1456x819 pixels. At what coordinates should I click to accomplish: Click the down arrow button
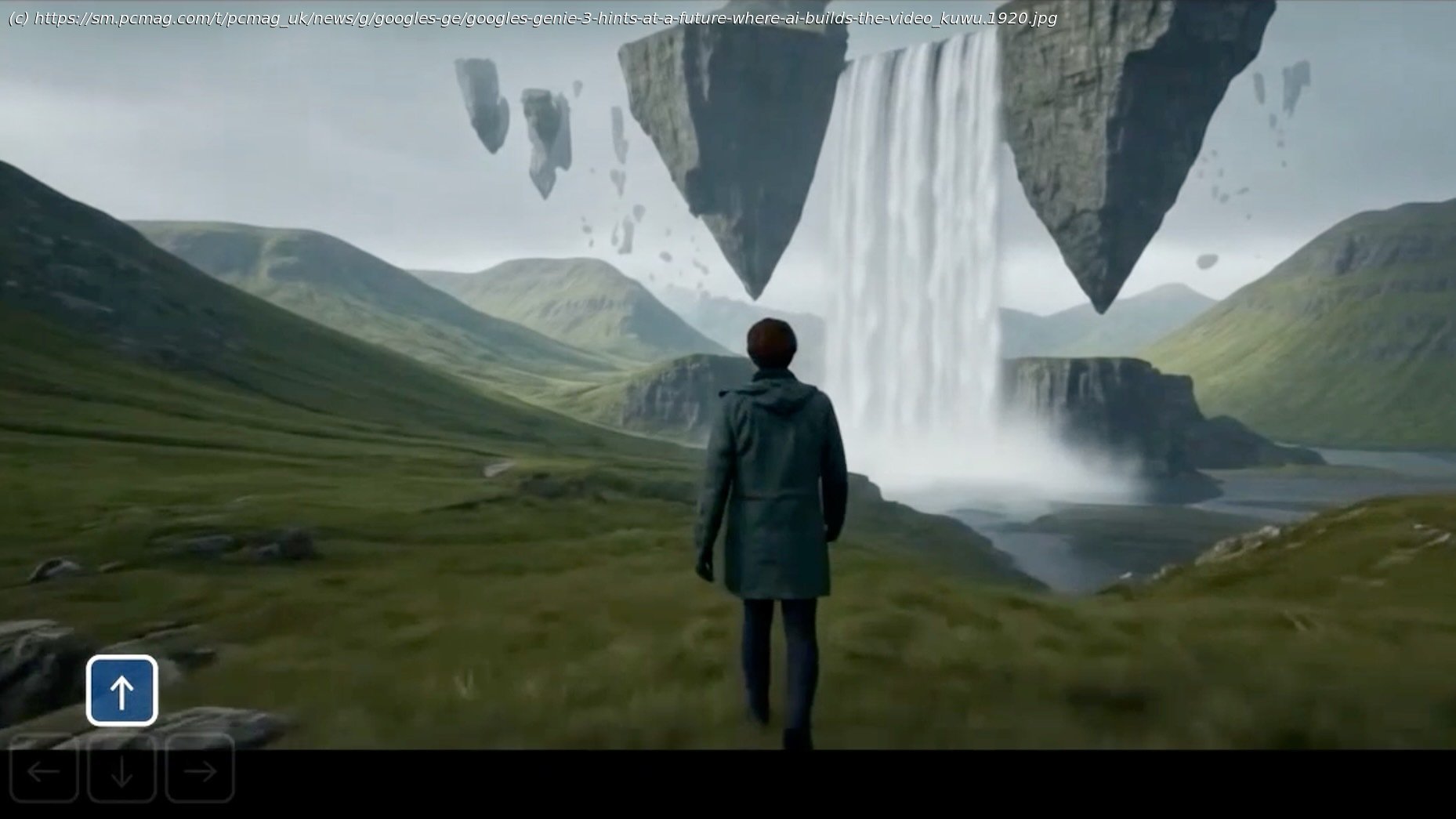pos(121,770)
